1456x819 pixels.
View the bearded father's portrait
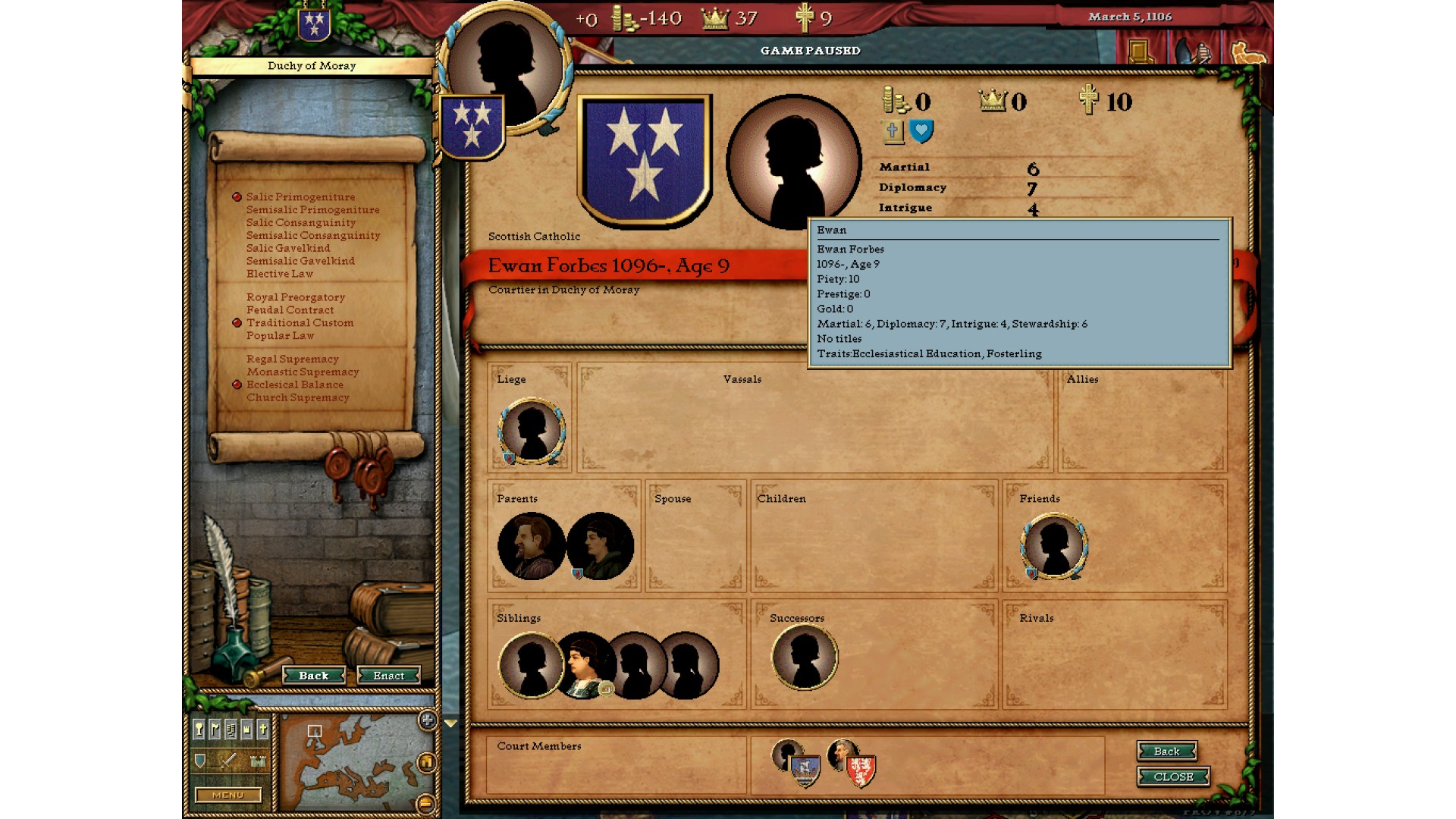[x=530, y=546]
